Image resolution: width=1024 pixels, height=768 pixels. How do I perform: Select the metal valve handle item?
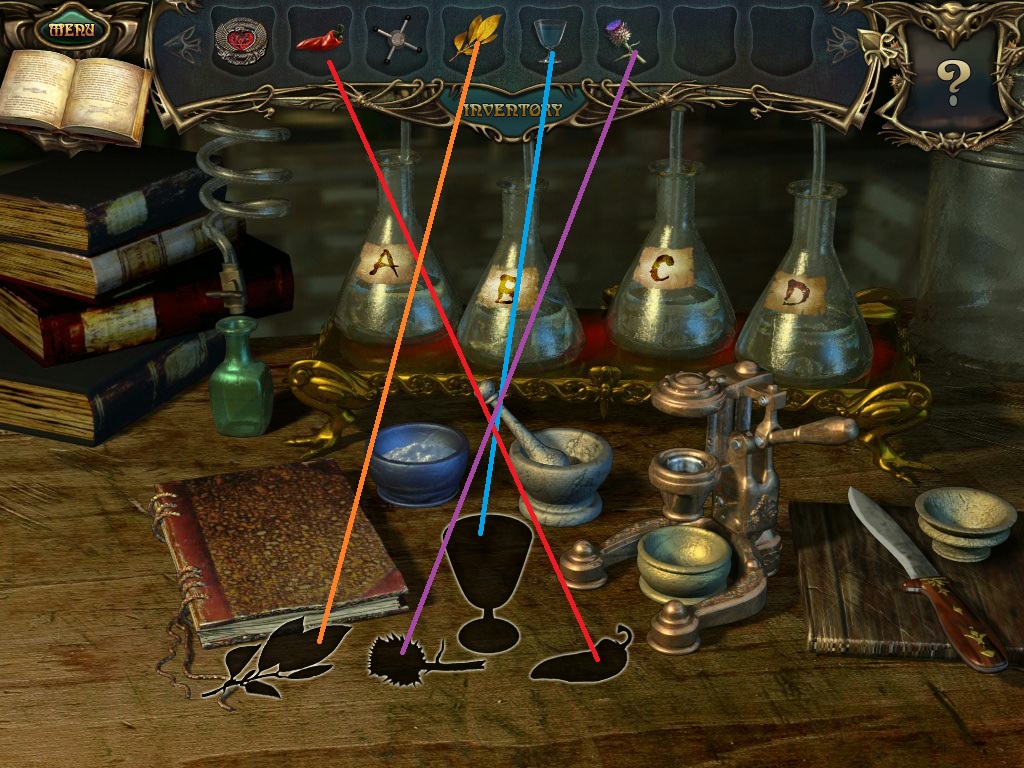(391, 42)
